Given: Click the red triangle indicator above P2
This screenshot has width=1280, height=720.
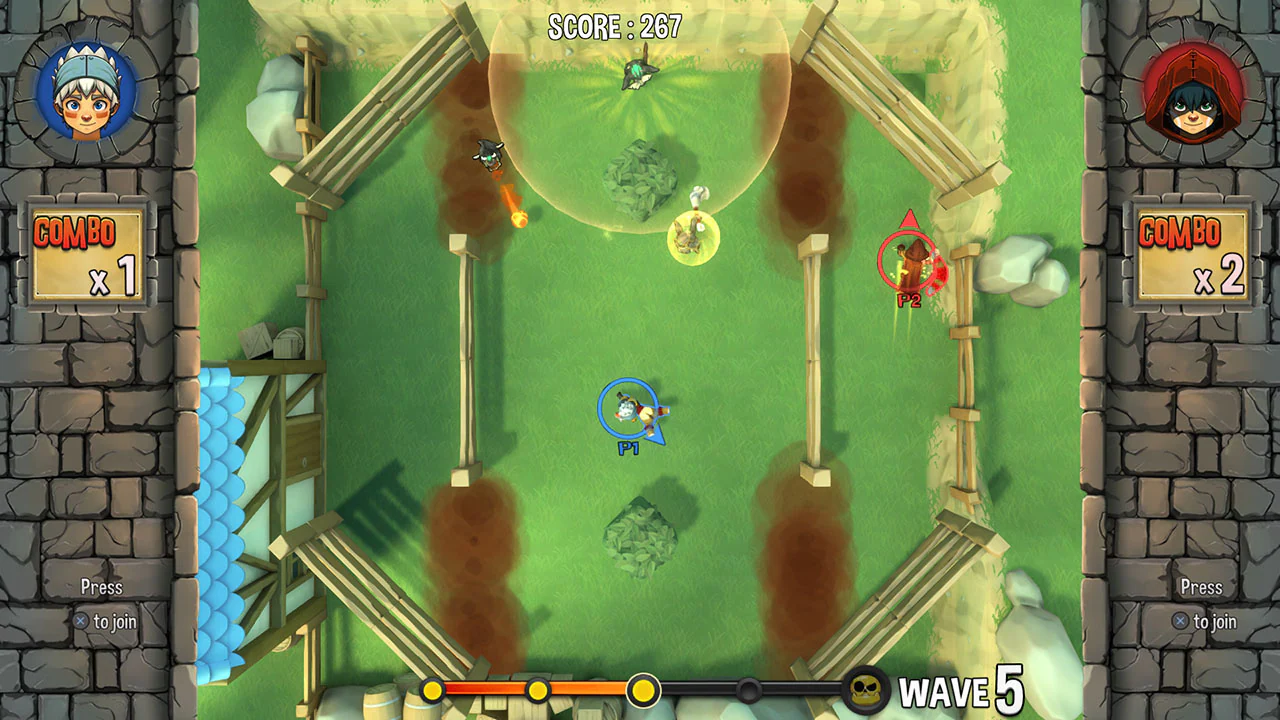Looking at the screenshot, I should 911,218.
